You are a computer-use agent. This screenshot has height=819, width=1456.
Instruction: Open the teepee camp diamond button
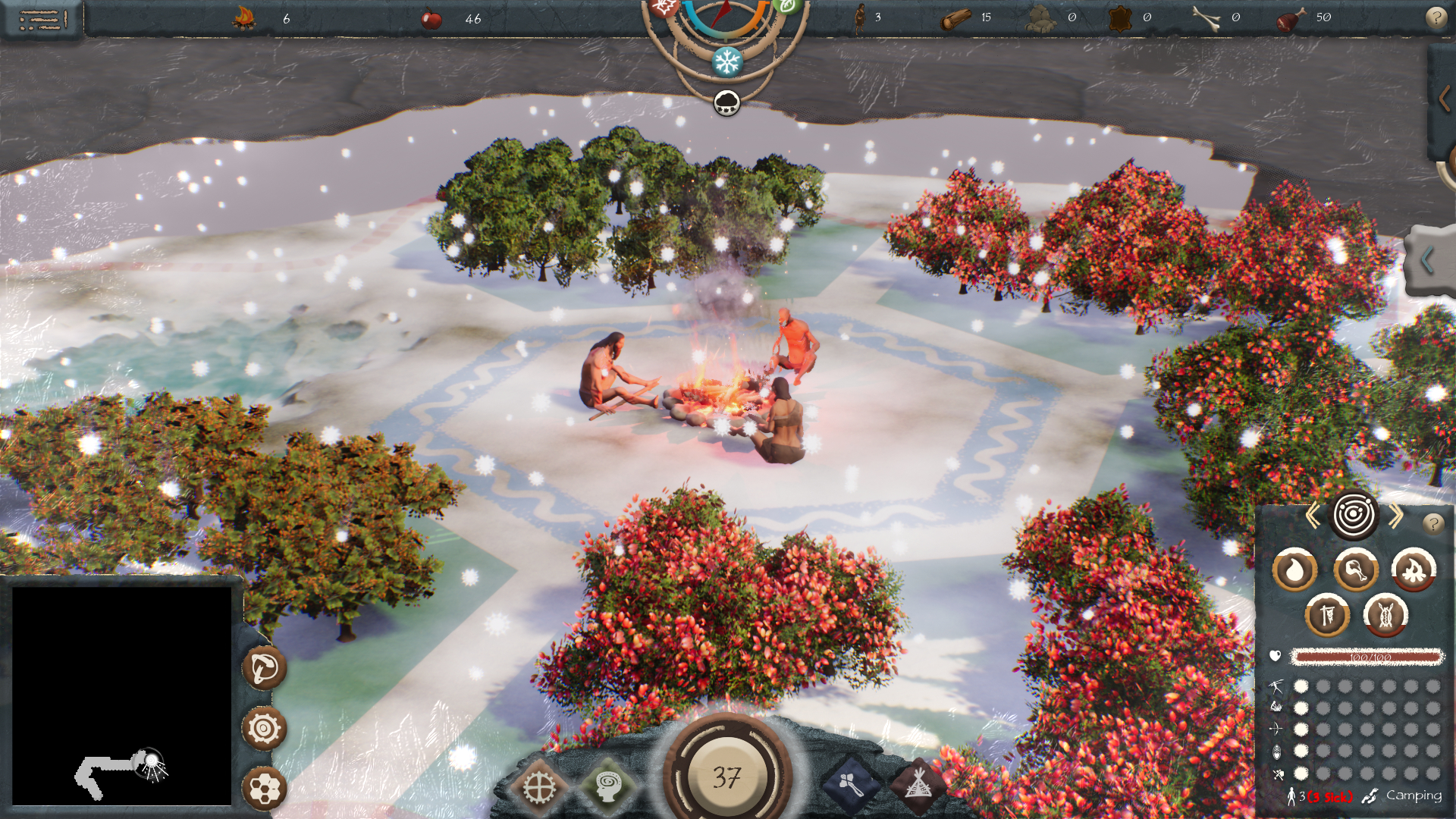pos(918,786)
